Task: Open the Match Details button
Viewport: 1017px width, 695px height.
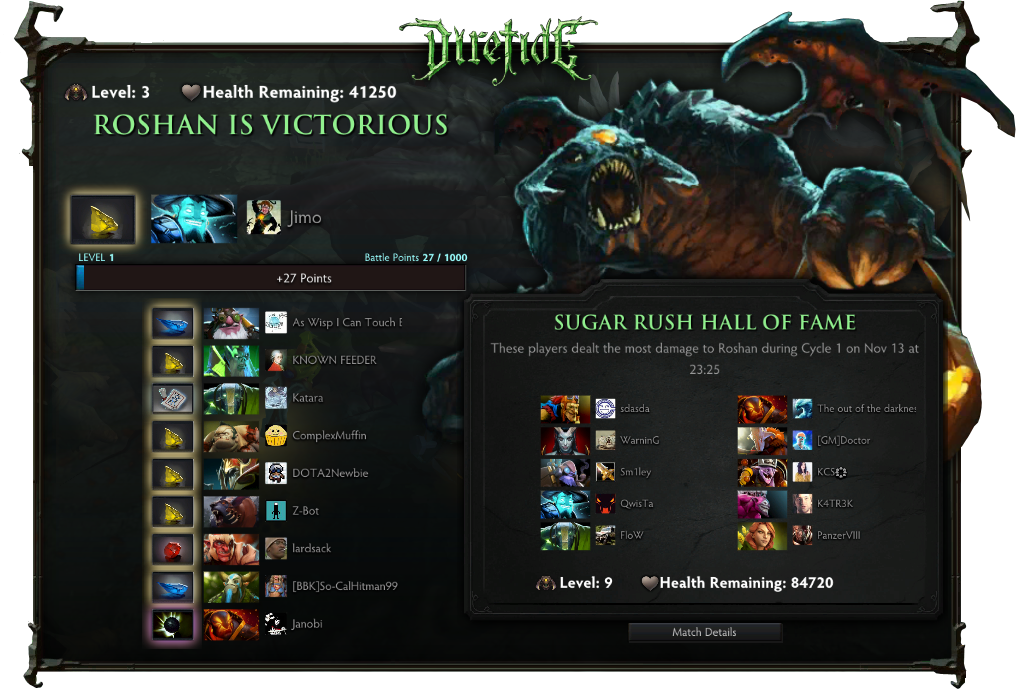Action: coord(704,632)
